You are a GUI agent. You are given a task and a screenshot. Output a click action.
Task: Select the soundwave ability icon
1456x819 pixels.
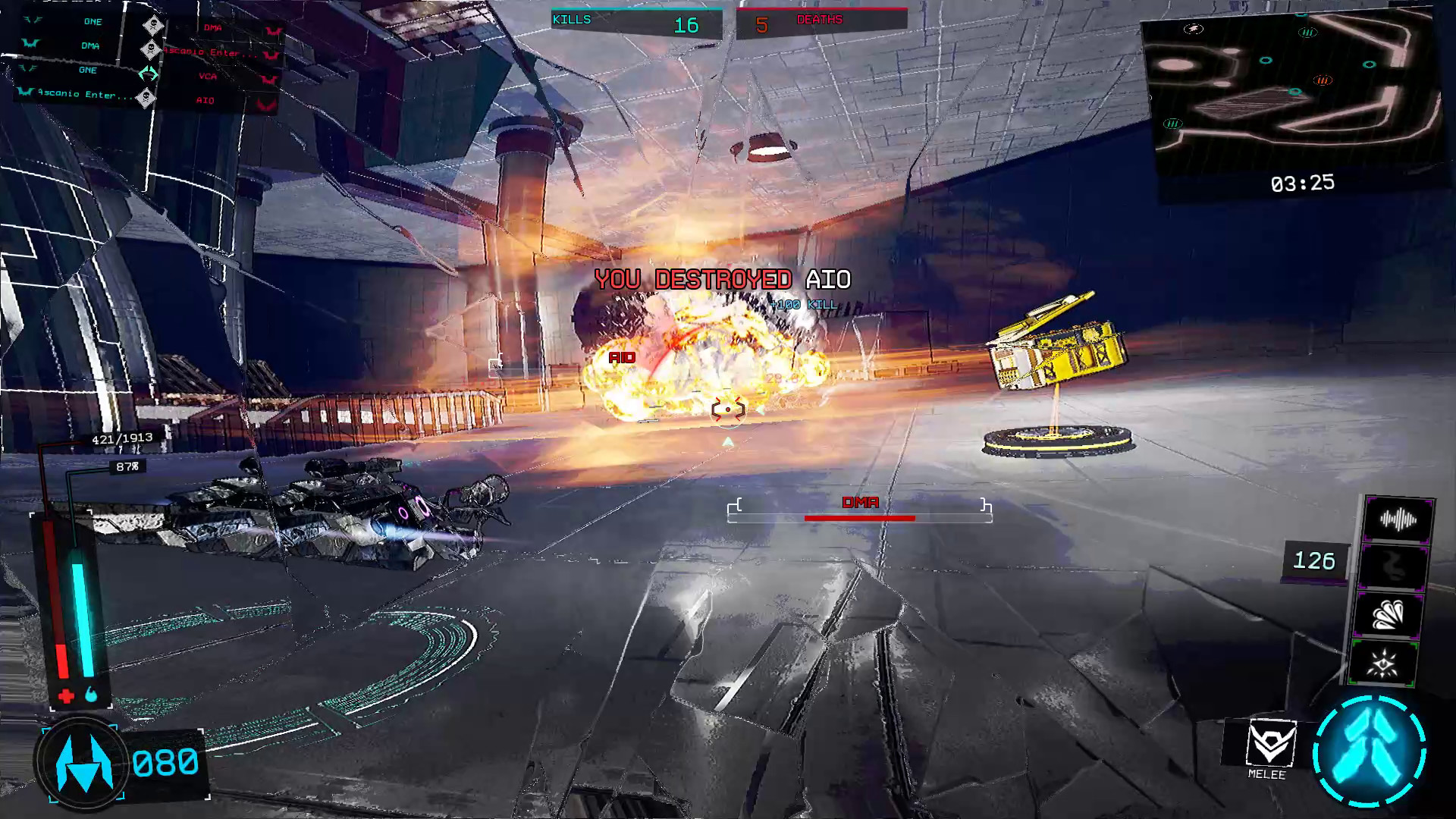1399,519
